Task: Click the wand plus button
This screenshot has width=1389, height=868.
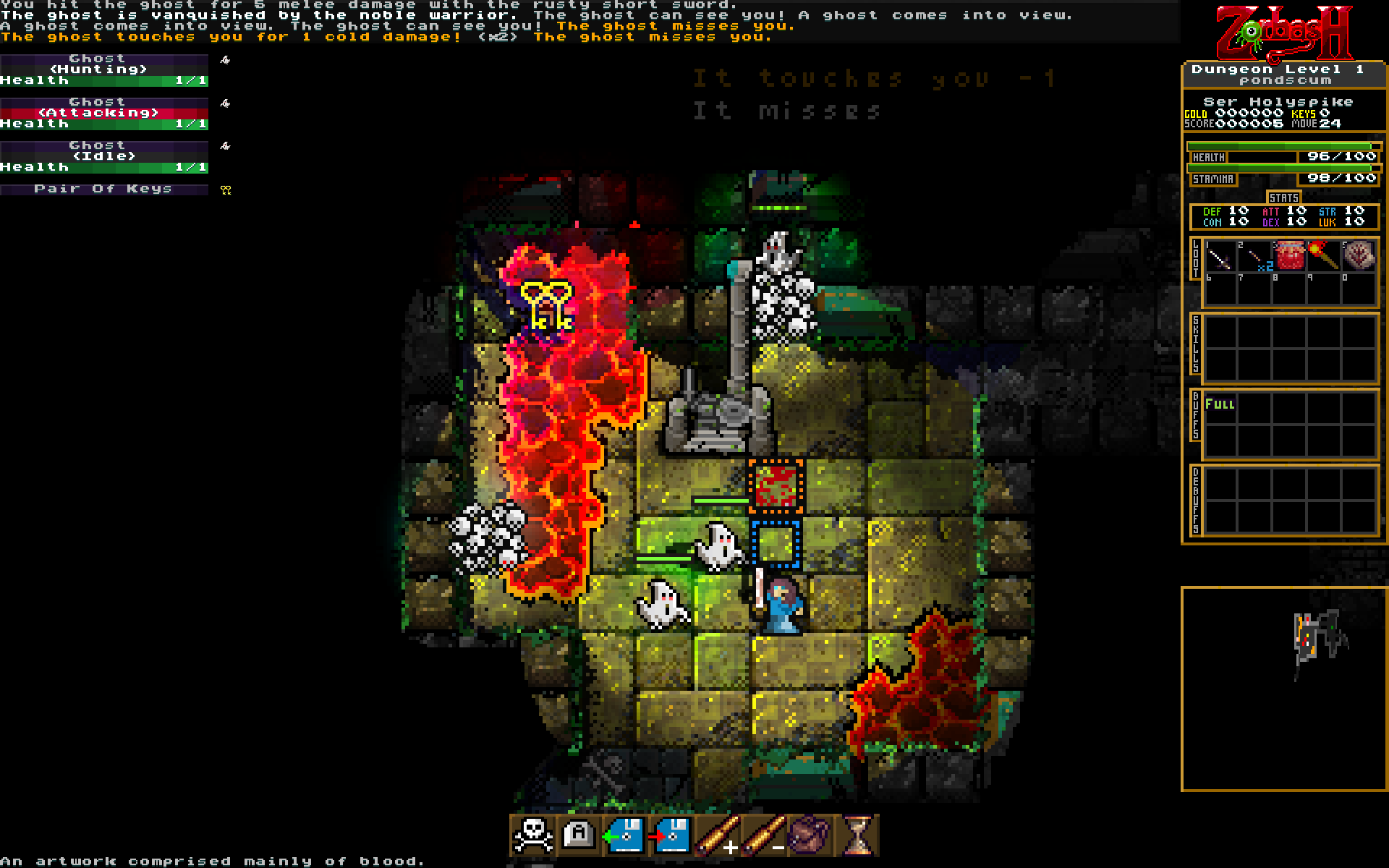Action: tap(718, 835)
